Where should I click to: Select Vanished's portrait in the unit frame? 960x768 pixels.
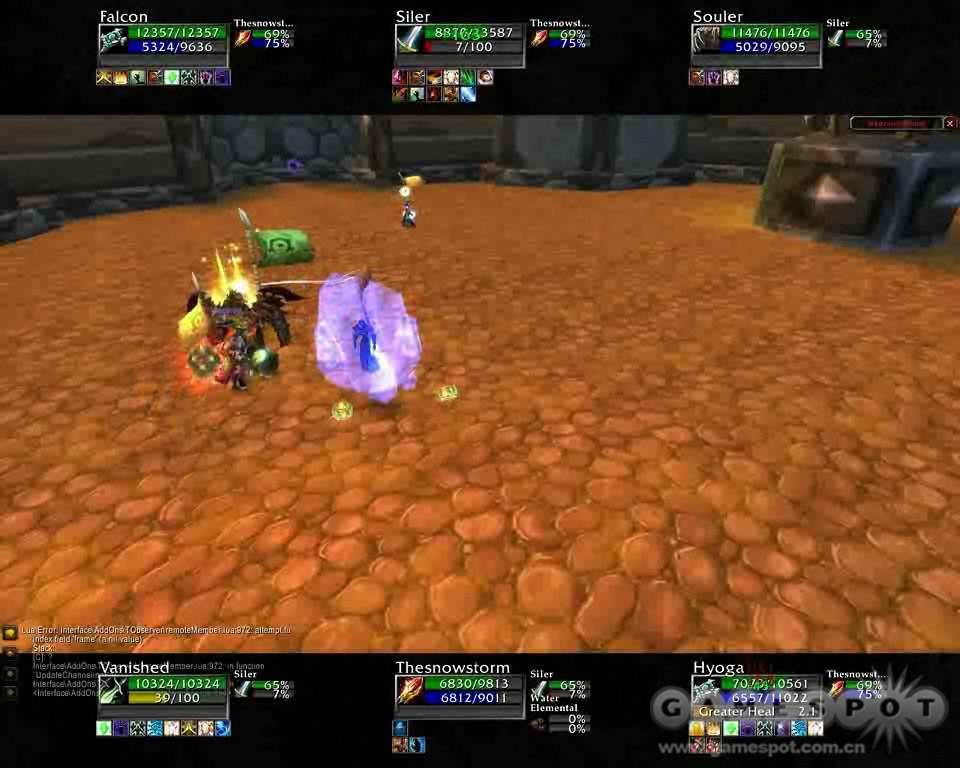pos(113,690)
